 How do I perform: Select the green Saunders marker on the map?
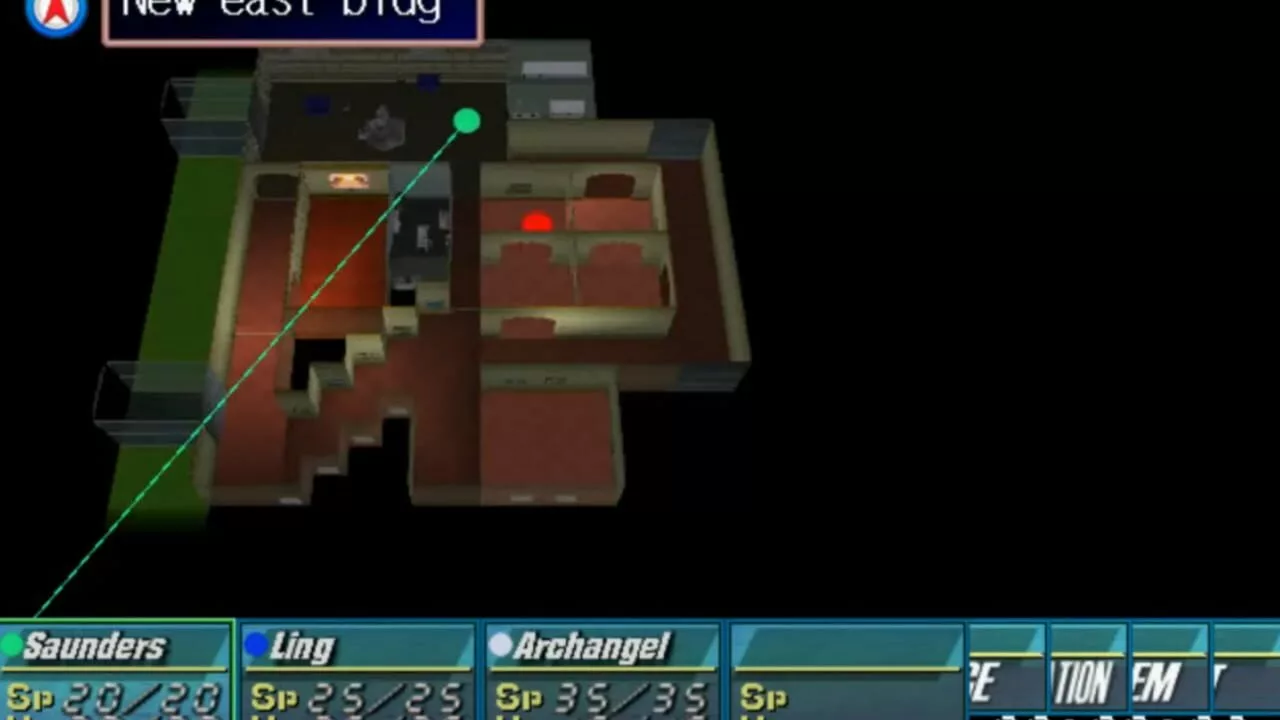pyautogui.click(x=466, y=122)
